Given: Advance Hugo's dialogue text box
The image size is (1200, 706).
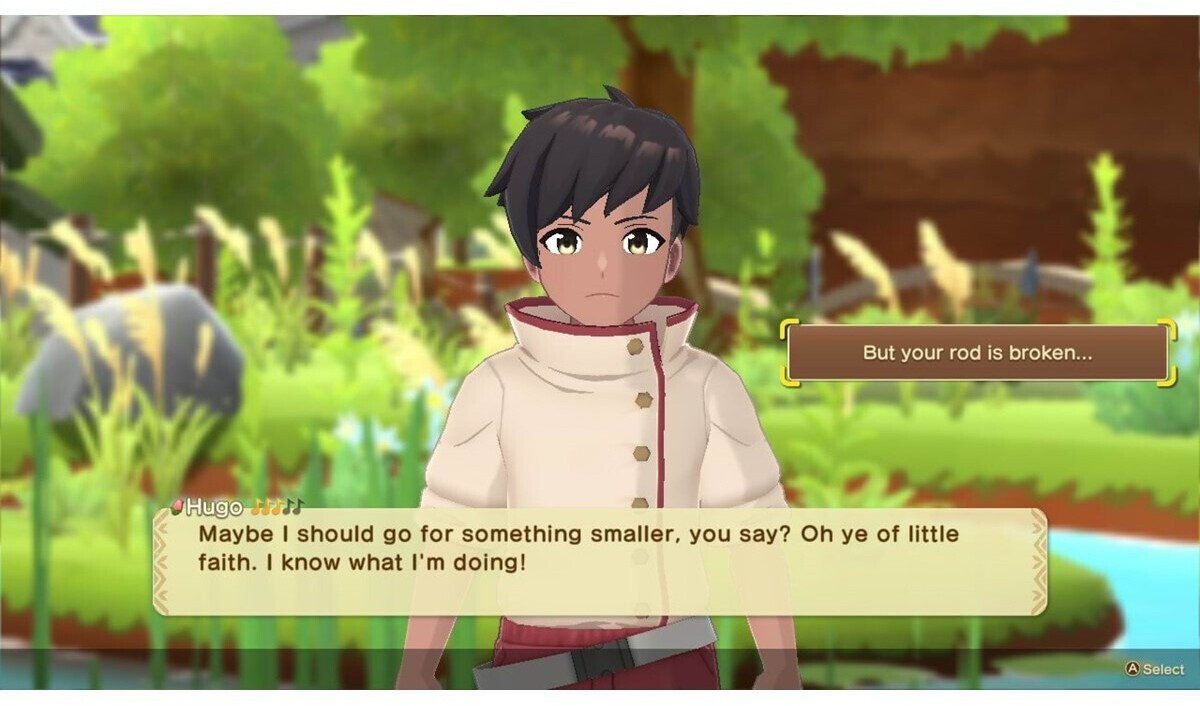Looking at the screenshot, I should [x=600, y=561].
